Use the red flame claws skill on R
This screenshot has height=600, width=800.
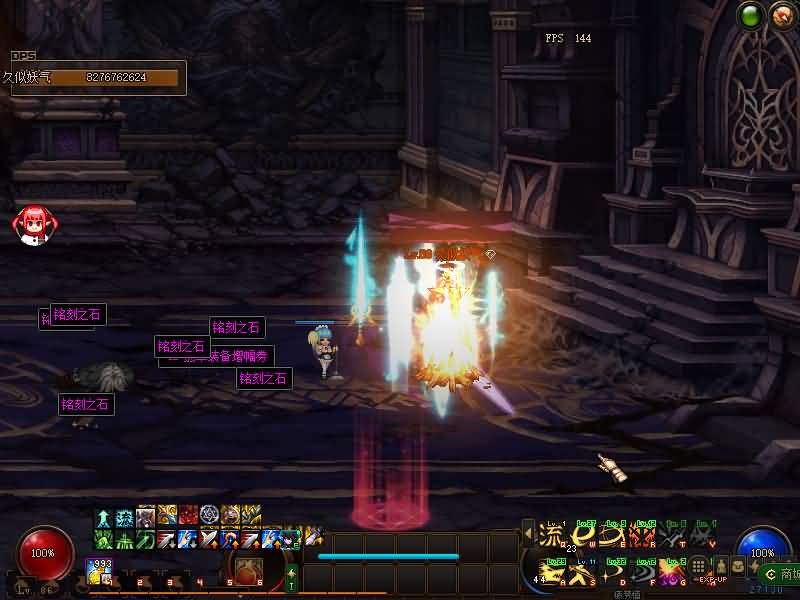tap(644, 535)
